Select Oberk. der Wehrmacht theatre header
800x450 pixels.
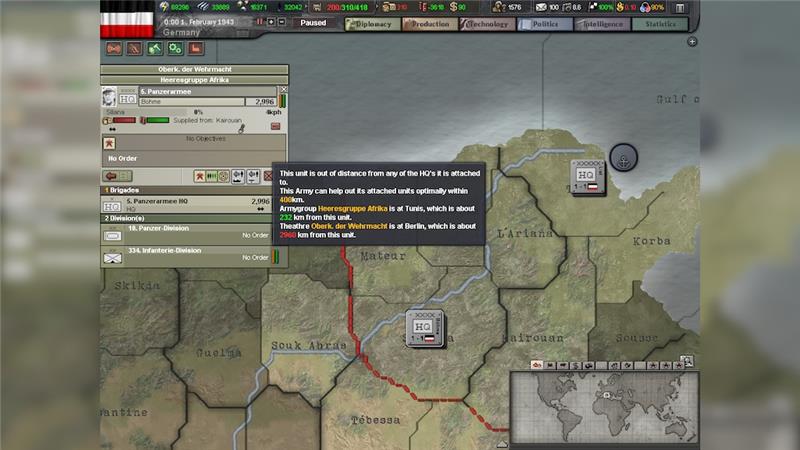[195, 69]
